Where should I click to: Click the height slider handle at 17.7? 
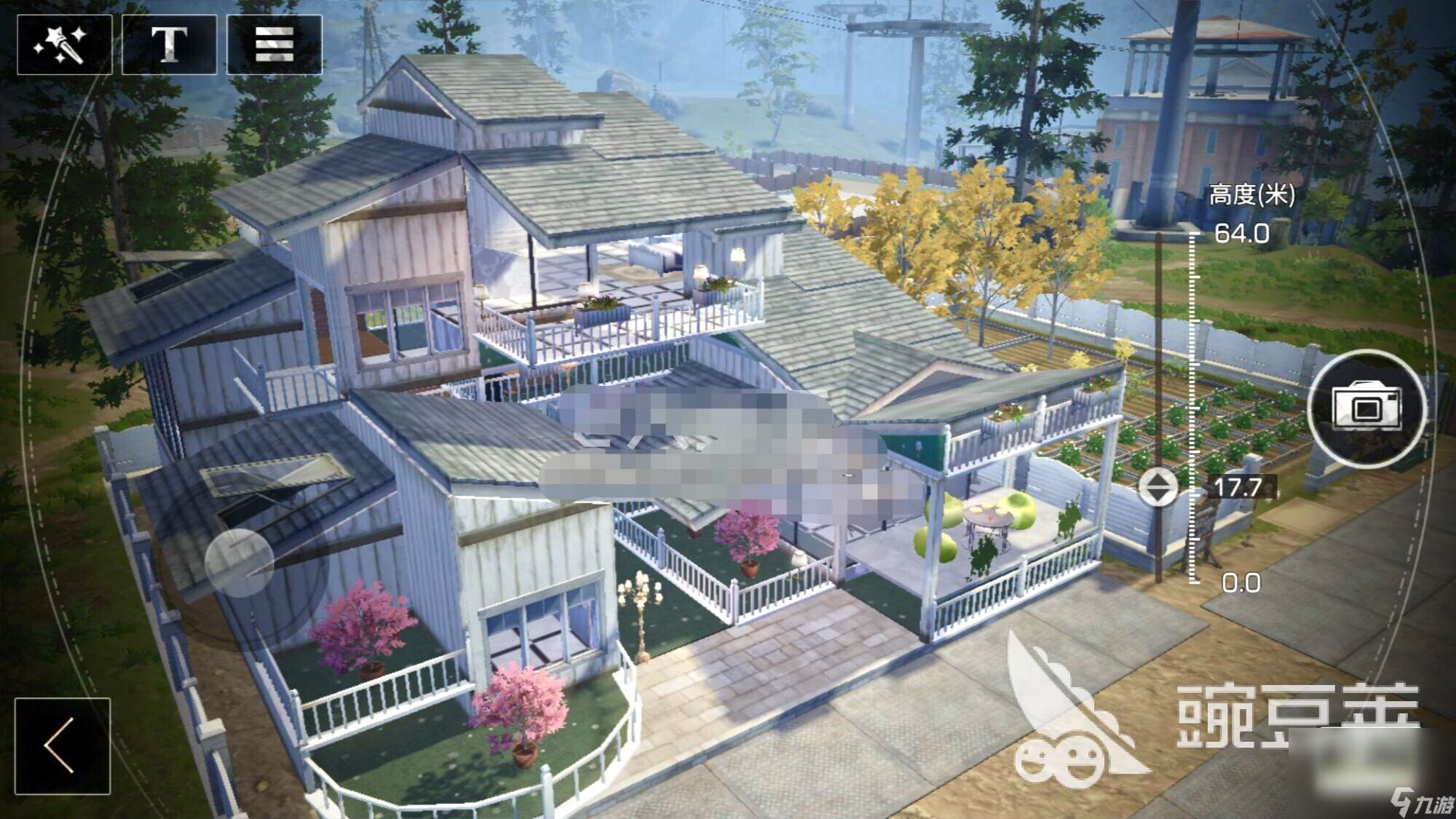[1158, 487]
